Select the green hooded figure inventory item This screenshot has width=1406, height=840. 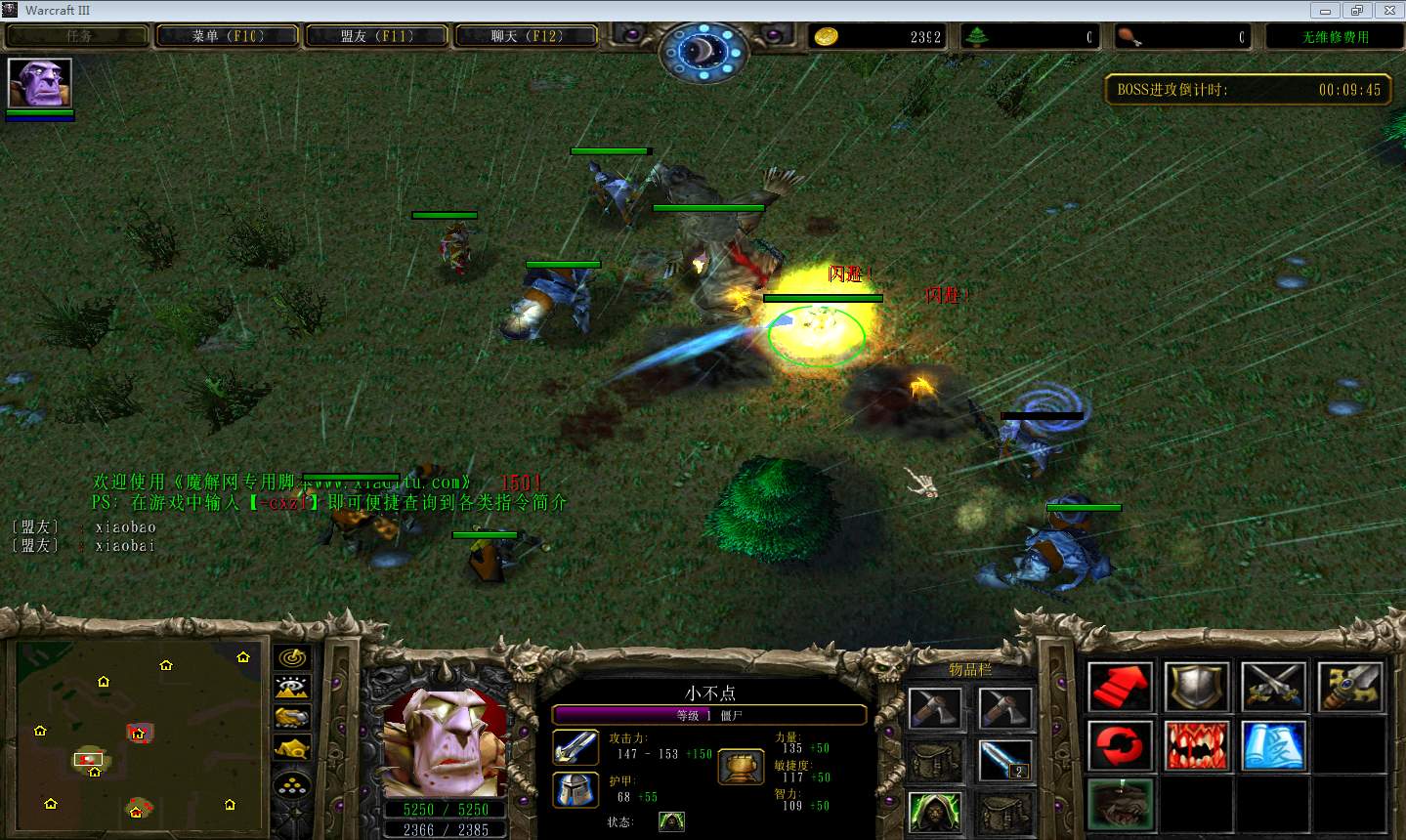(x=934, y=812)
